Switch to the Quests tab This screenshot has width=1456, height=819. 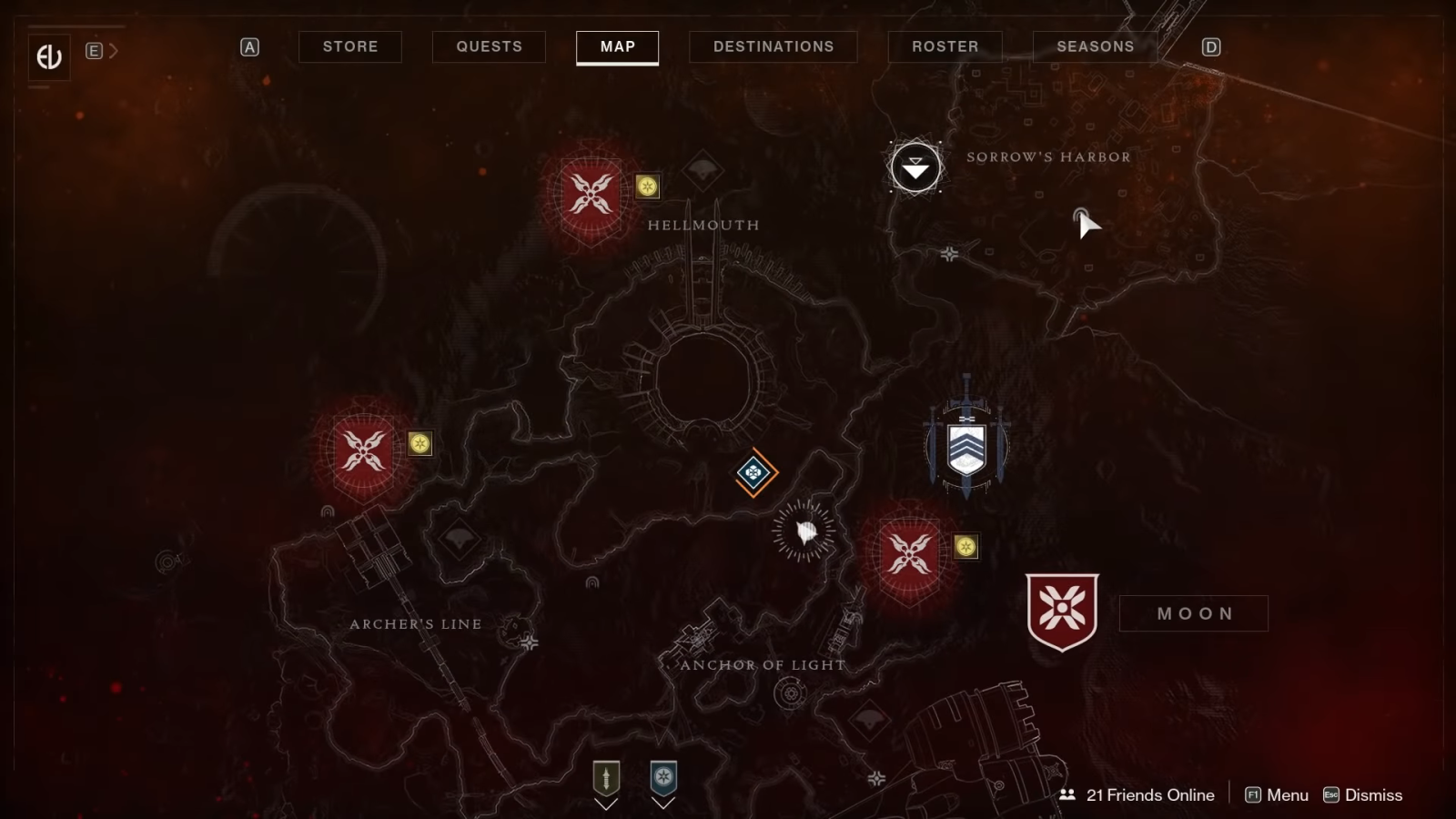[489, 46]
